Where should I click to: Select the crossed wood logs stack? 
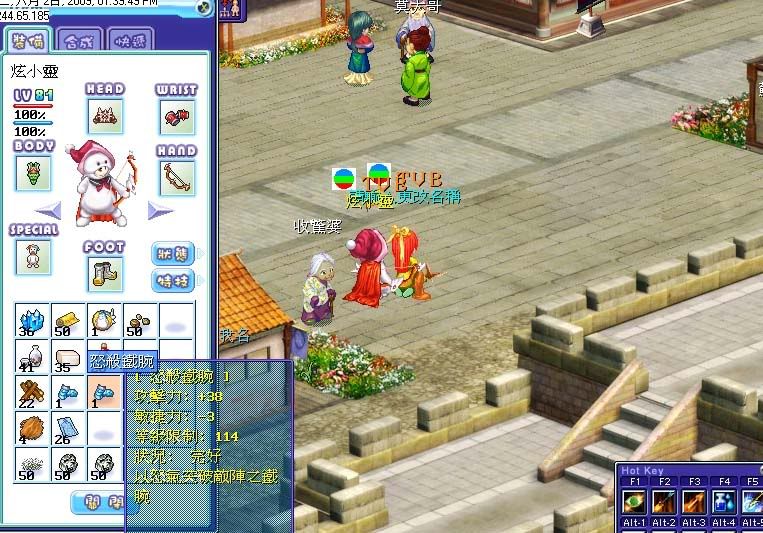[32, 394]
